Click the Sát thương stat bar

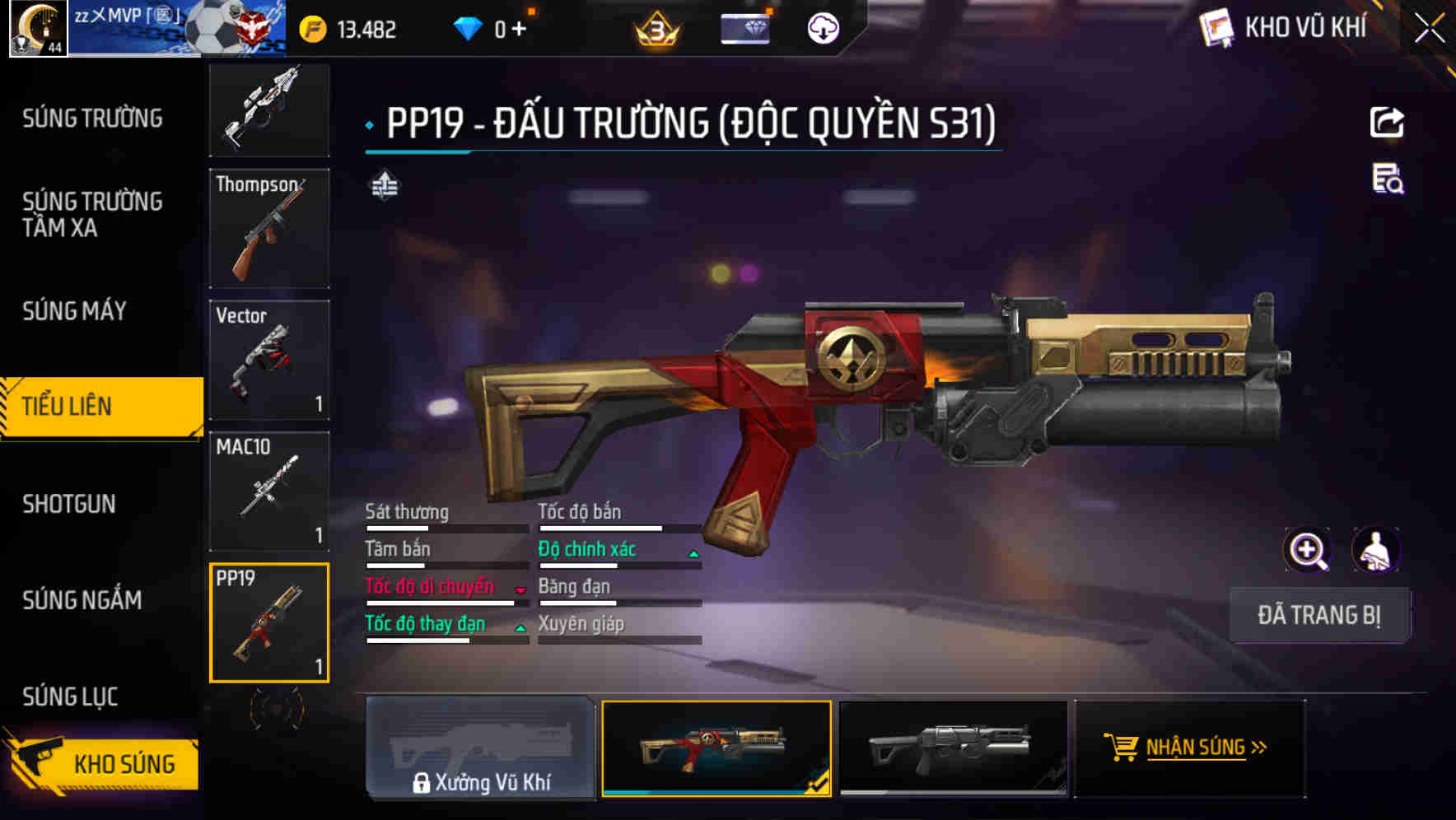[445, 526]
